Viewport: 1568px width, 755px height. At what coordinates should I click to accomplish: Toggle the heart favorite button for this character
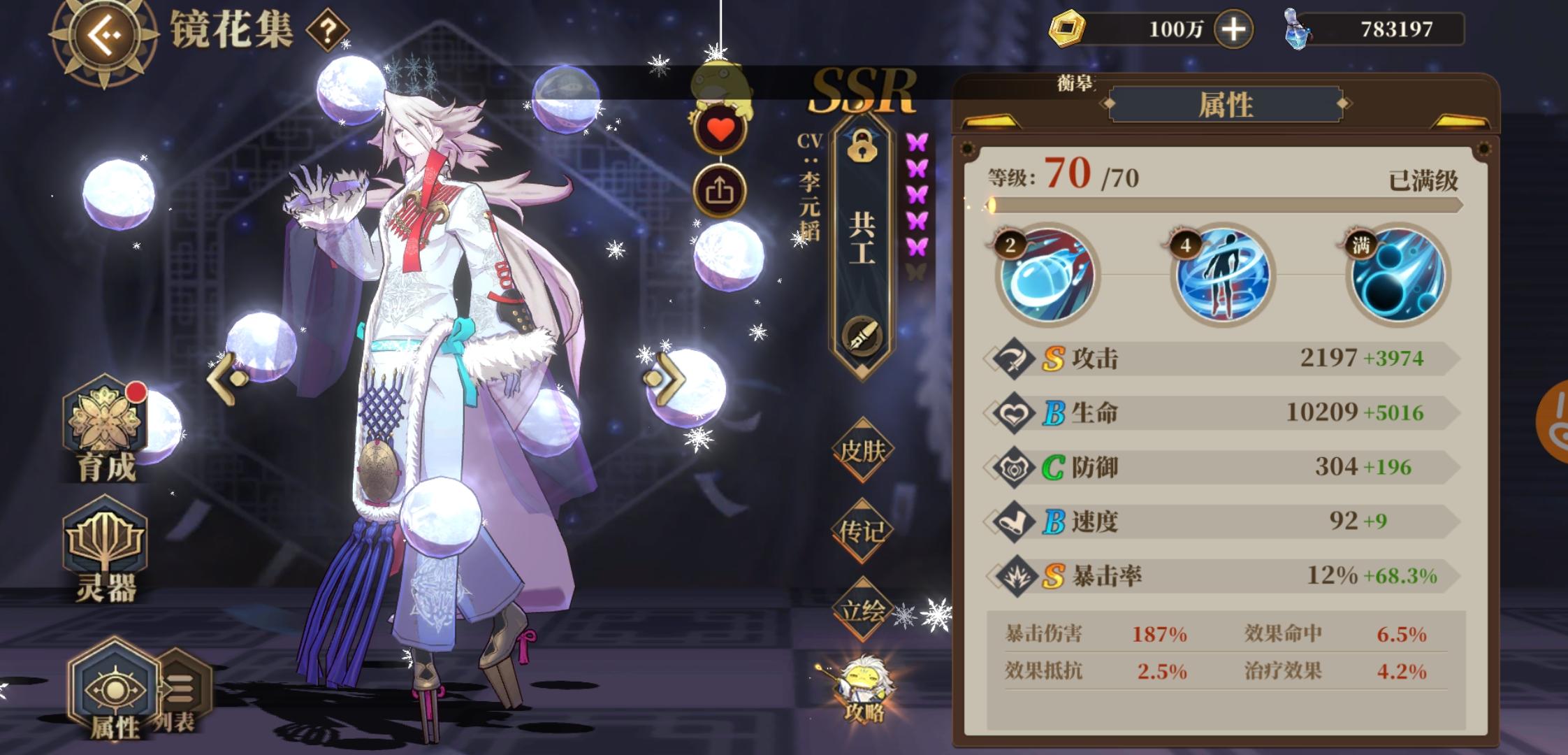pyautogui.click(x=720, y=129)
